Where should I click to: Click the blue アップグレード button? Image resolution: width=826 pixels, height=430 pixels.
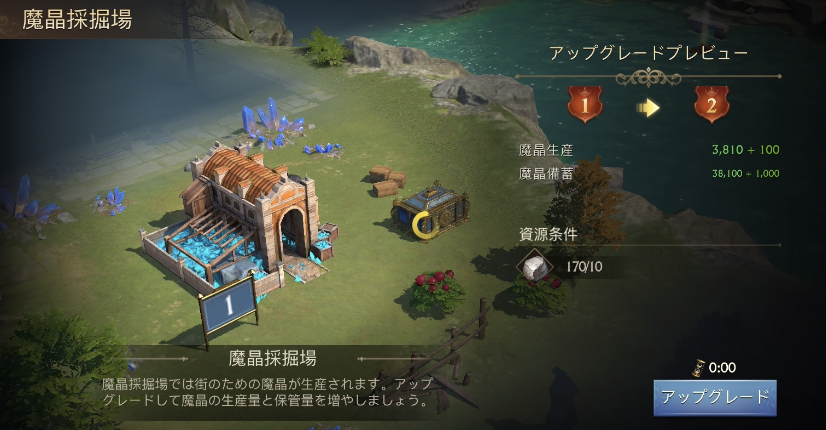pos(715,397)
